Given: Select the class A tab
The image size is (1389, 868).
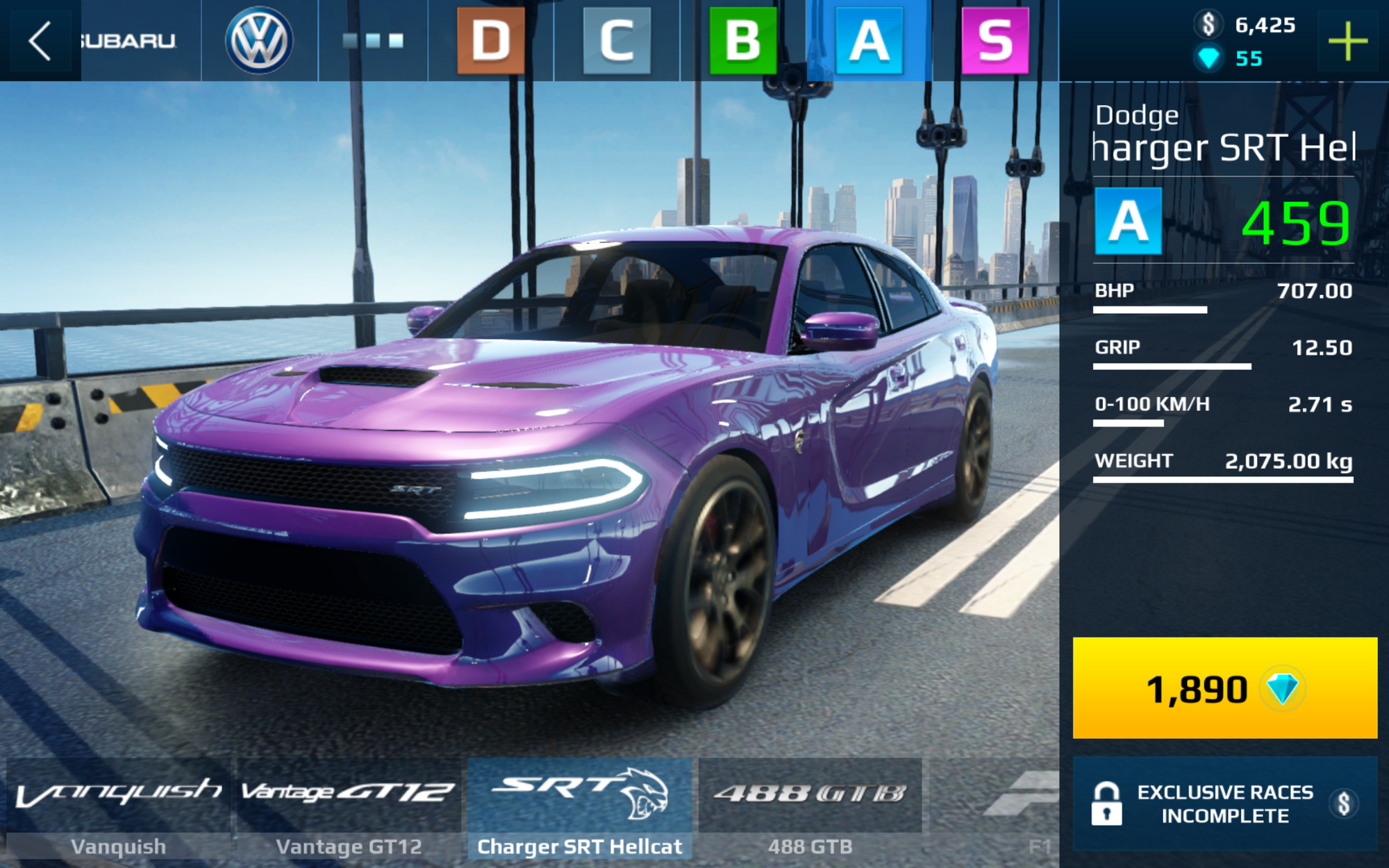Looking at the screenshot, I should tap(869, 40).
